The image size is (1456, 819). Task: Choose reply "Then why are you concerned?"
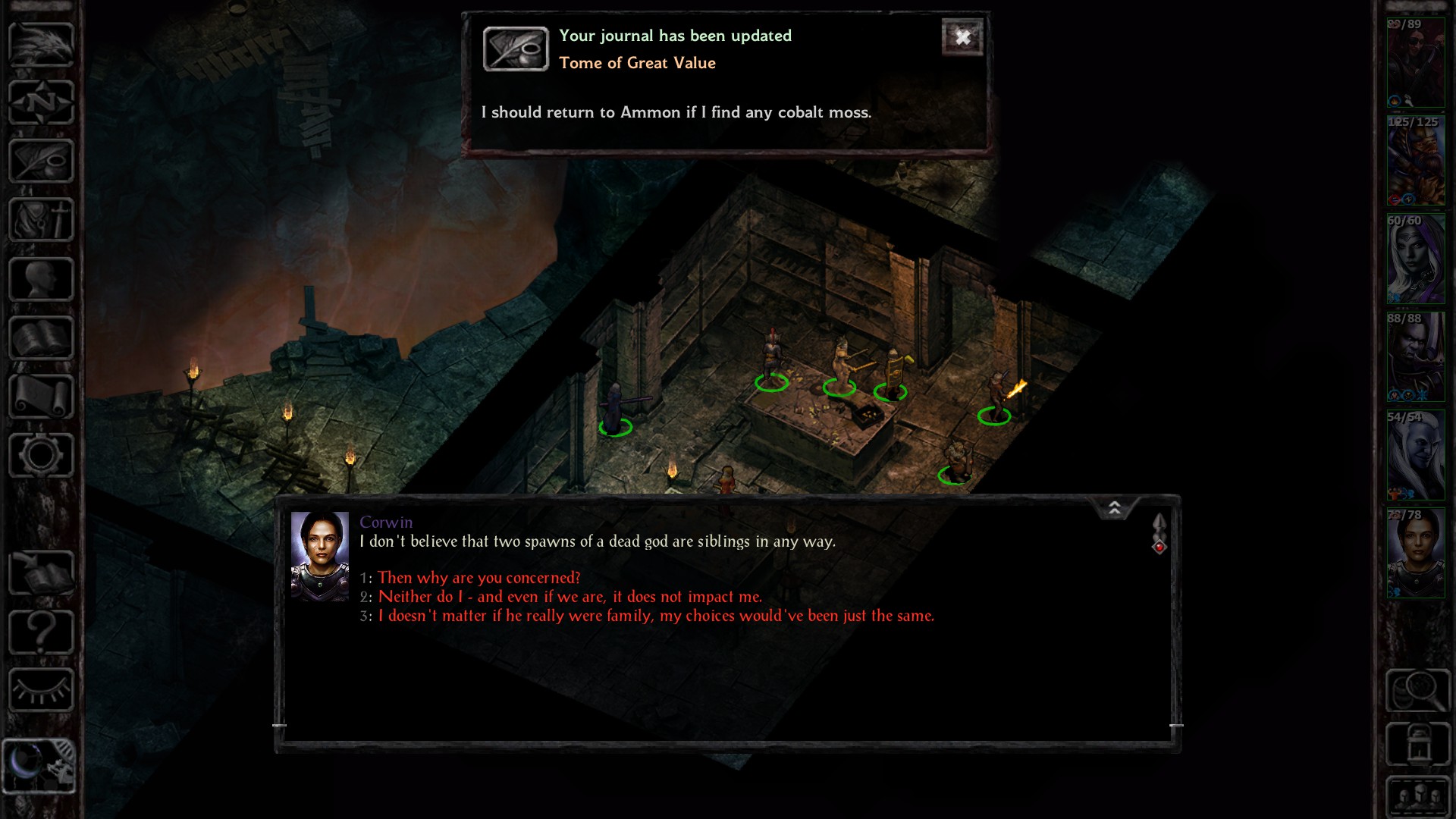coord(479,578)
